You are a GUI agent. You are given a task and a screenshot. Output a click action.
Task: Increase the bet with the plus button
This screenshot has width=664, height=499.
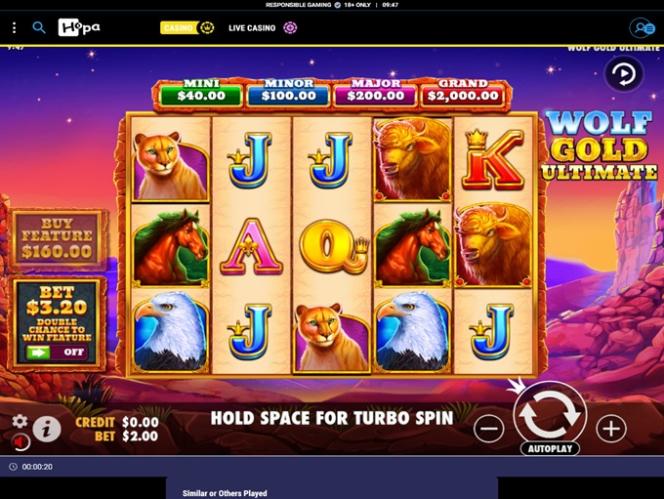[x=610, y=429]
